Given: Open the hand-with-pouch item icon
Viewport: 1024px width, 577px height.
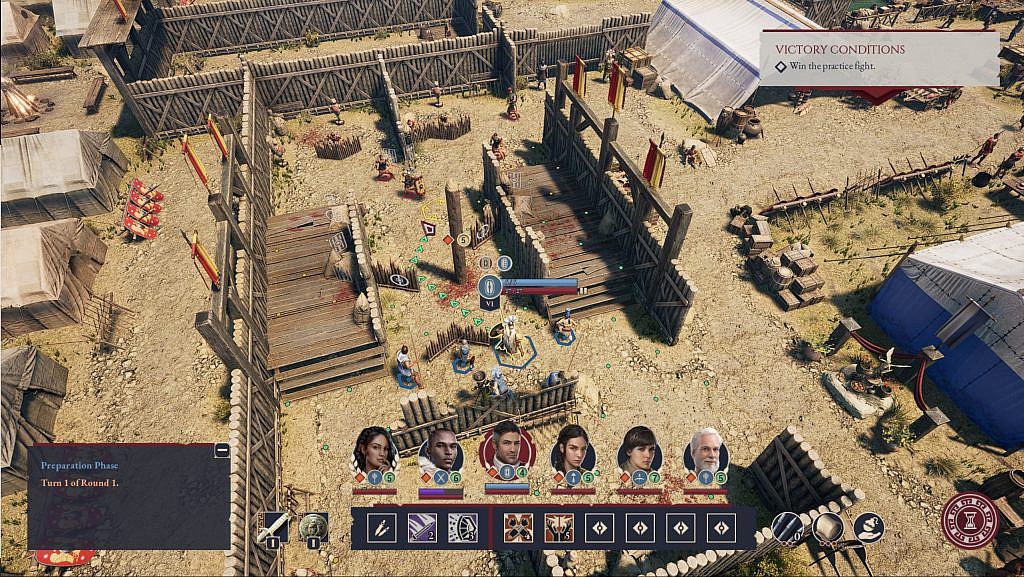Looking at the screenshot, I should [868, 527].
